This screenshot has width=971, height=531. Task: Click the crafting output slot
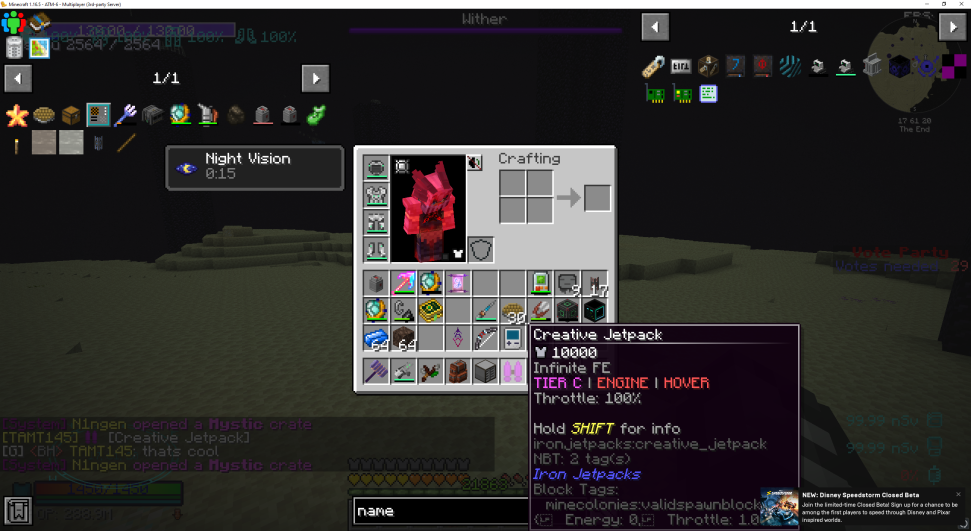tap(597, 198)
